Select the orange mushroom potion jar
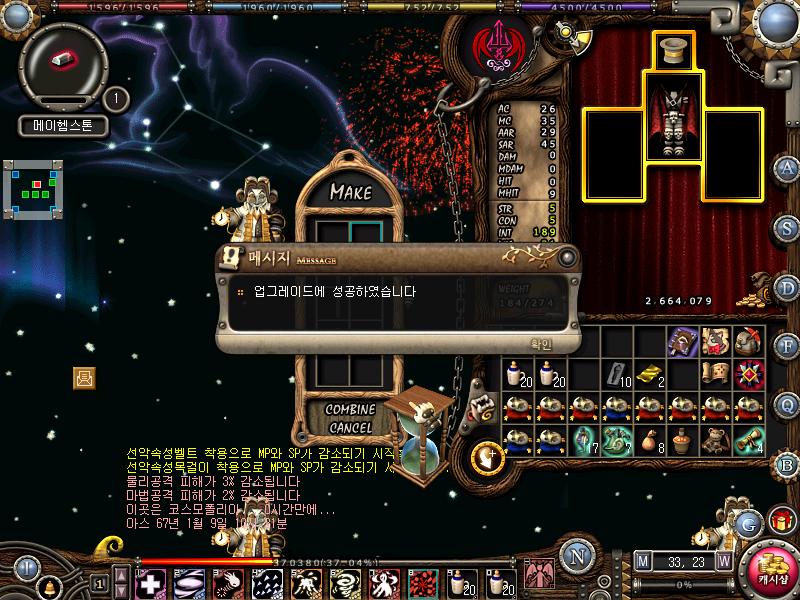 pyautogui.click(x=683, y=439)
